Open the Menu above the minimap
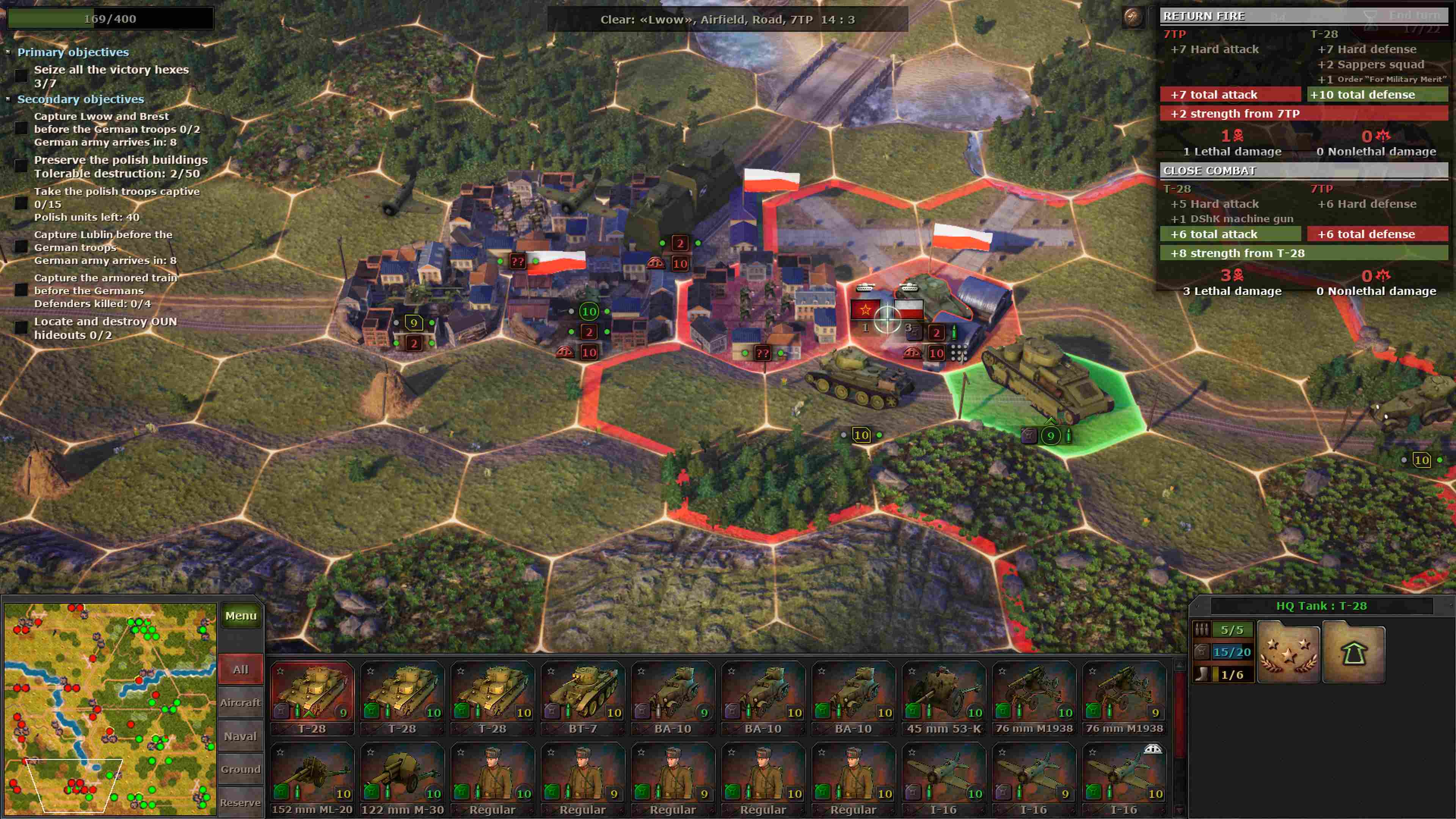This screenshot has width=1456, height=819. click(242, 615)
